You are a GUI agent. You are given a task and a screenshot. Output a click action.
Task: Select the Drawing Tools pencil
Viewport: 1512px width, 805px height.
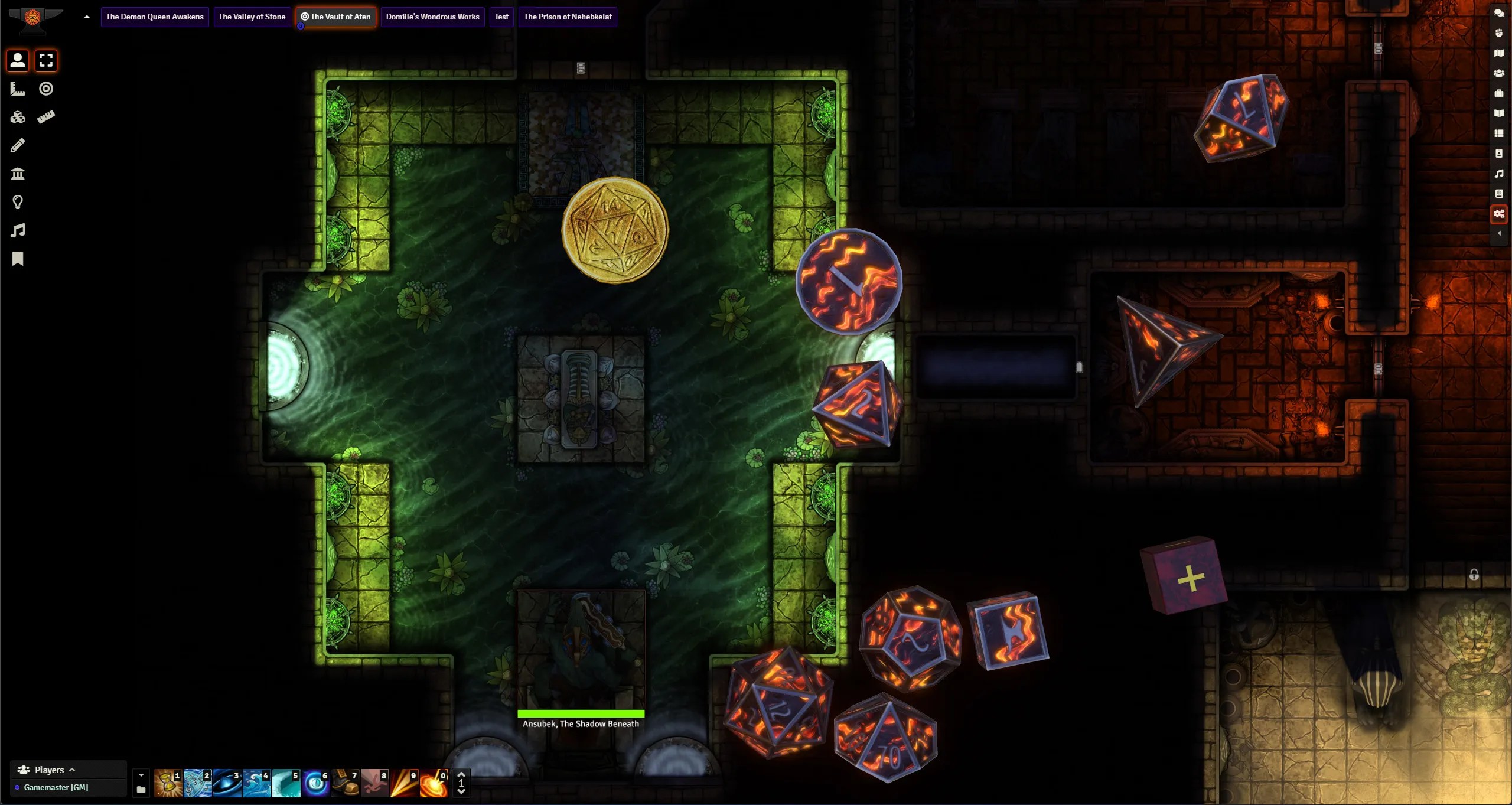coord(17,145)
